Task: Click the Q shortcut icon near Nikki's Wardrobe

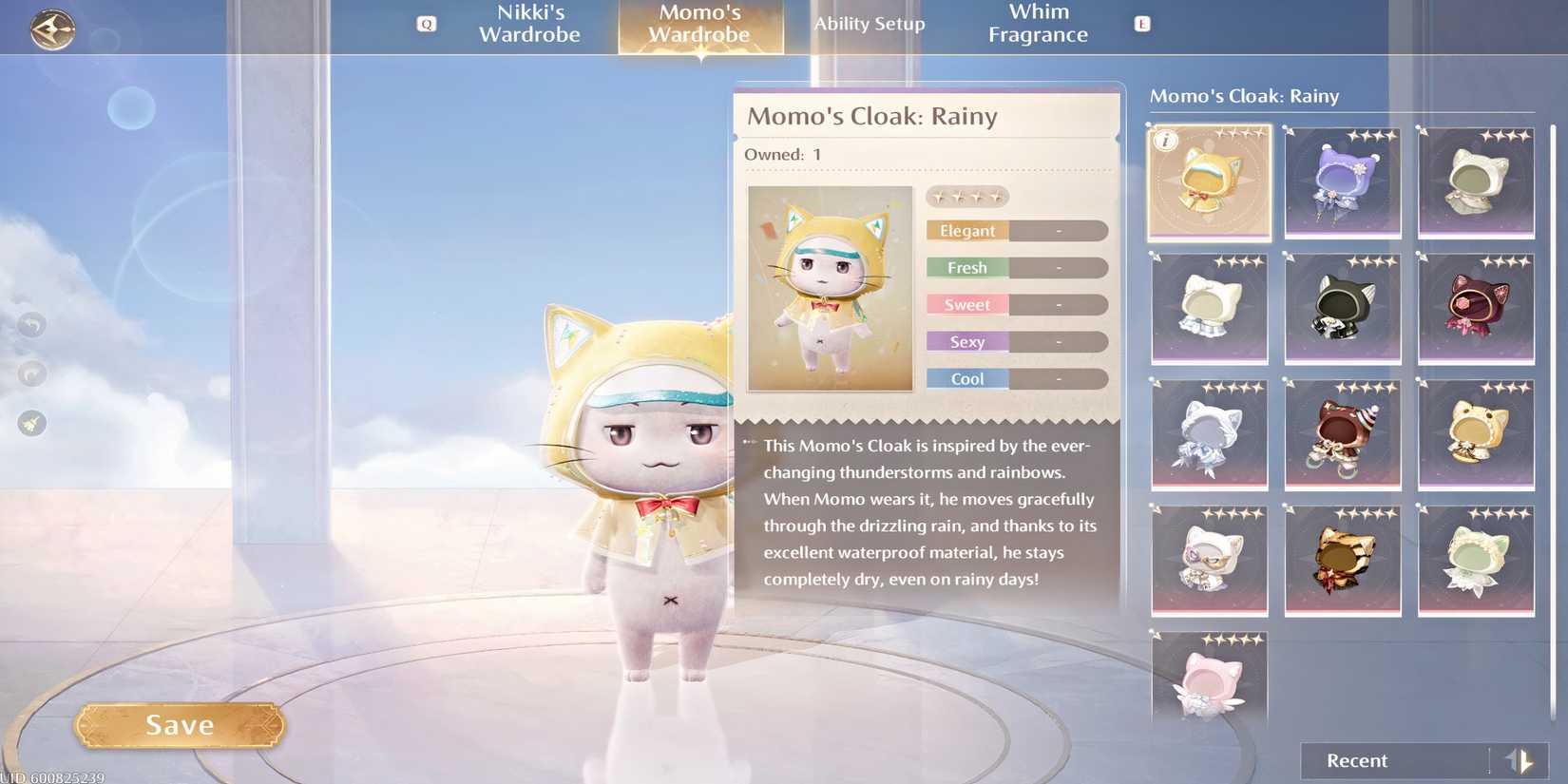Action: click(427, 25)
